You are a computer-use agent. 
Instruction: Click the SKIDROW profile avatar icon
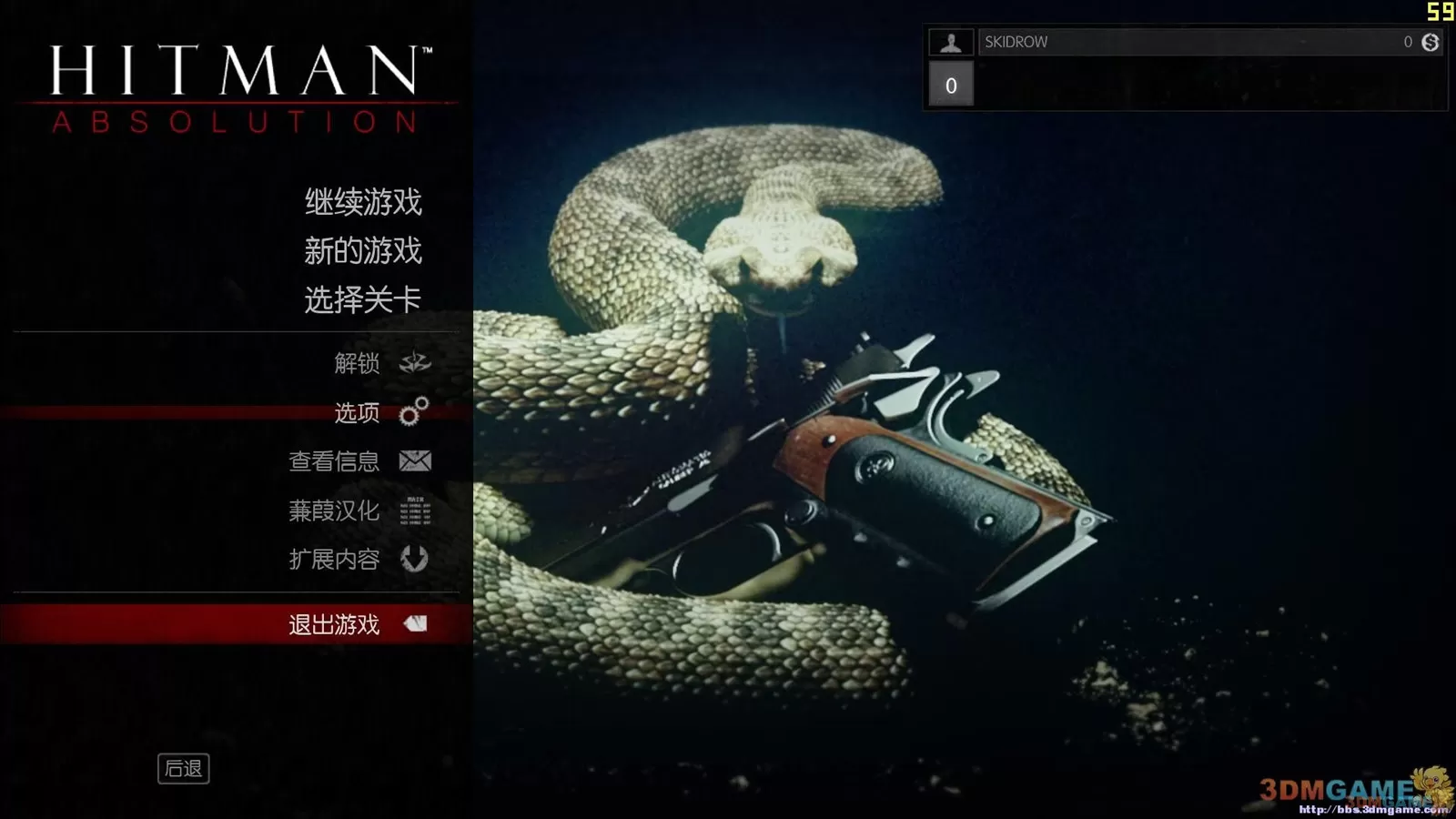tap(951, 41)
